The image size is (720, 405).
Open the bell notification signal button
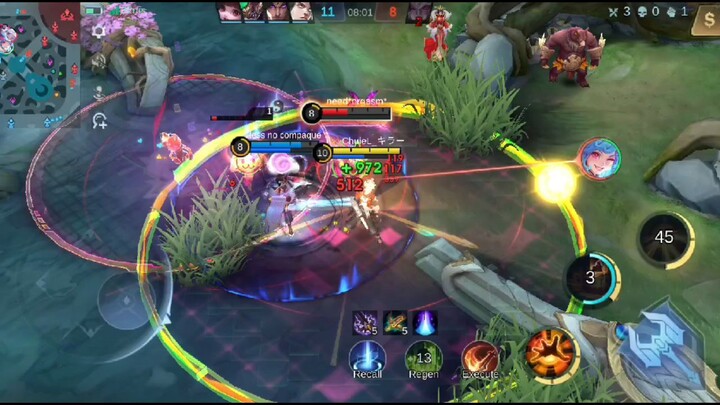click(99, 30)
